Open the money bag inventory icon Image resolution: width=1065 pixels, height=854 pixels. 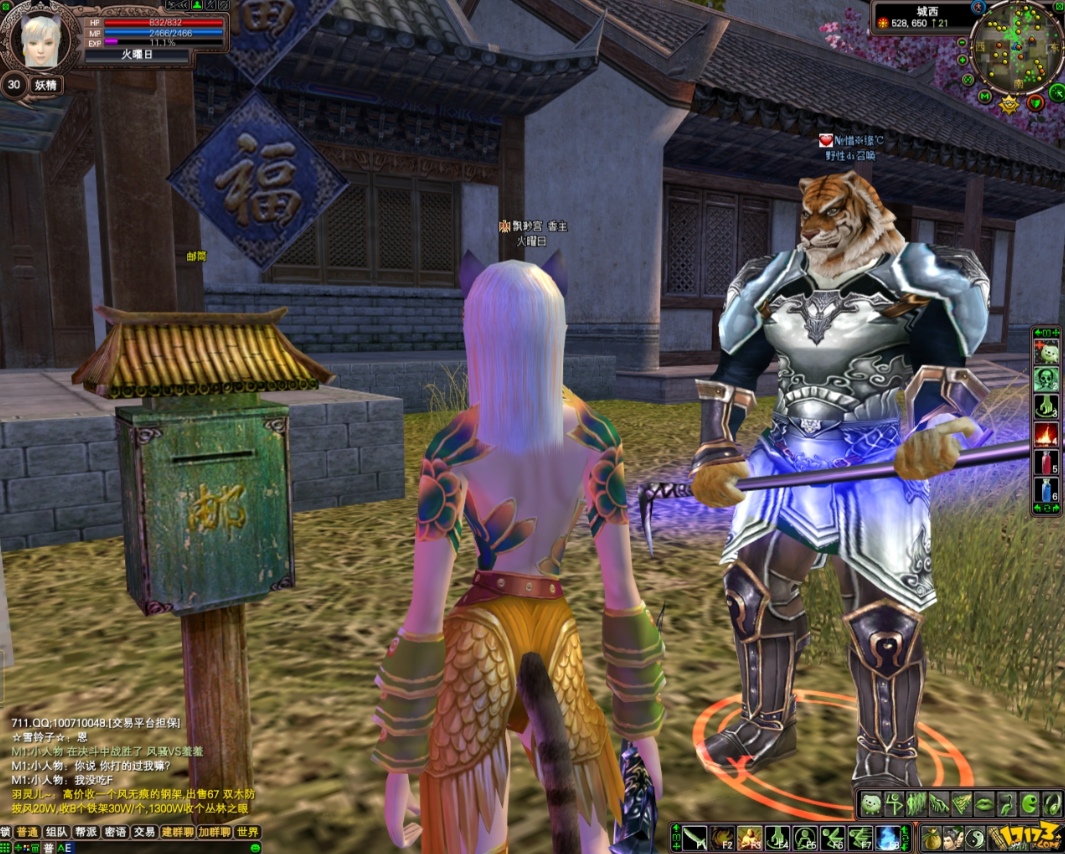[931, 838]
